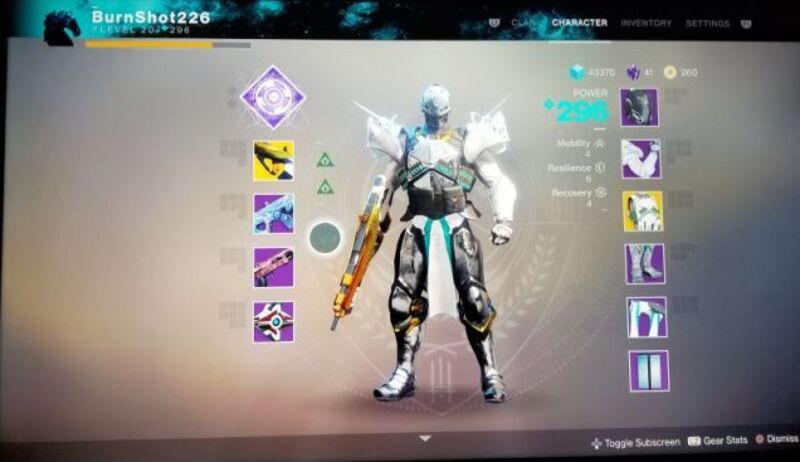The height and width of the screenshot is (462, 800).
Task: Choose the purple energy weapon slot
Action: tap(273, 213)
